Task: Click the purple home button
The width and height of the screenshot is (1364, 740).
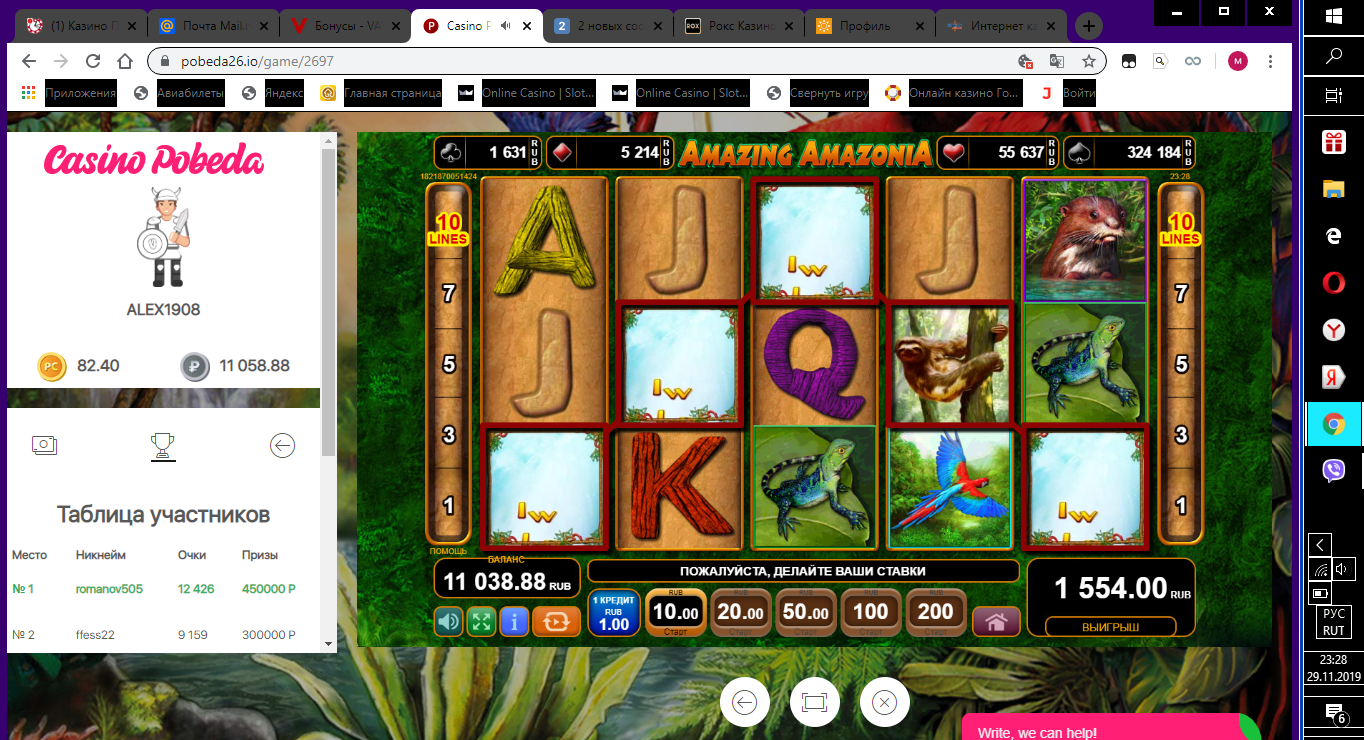Action: click(x=996, y=621)
